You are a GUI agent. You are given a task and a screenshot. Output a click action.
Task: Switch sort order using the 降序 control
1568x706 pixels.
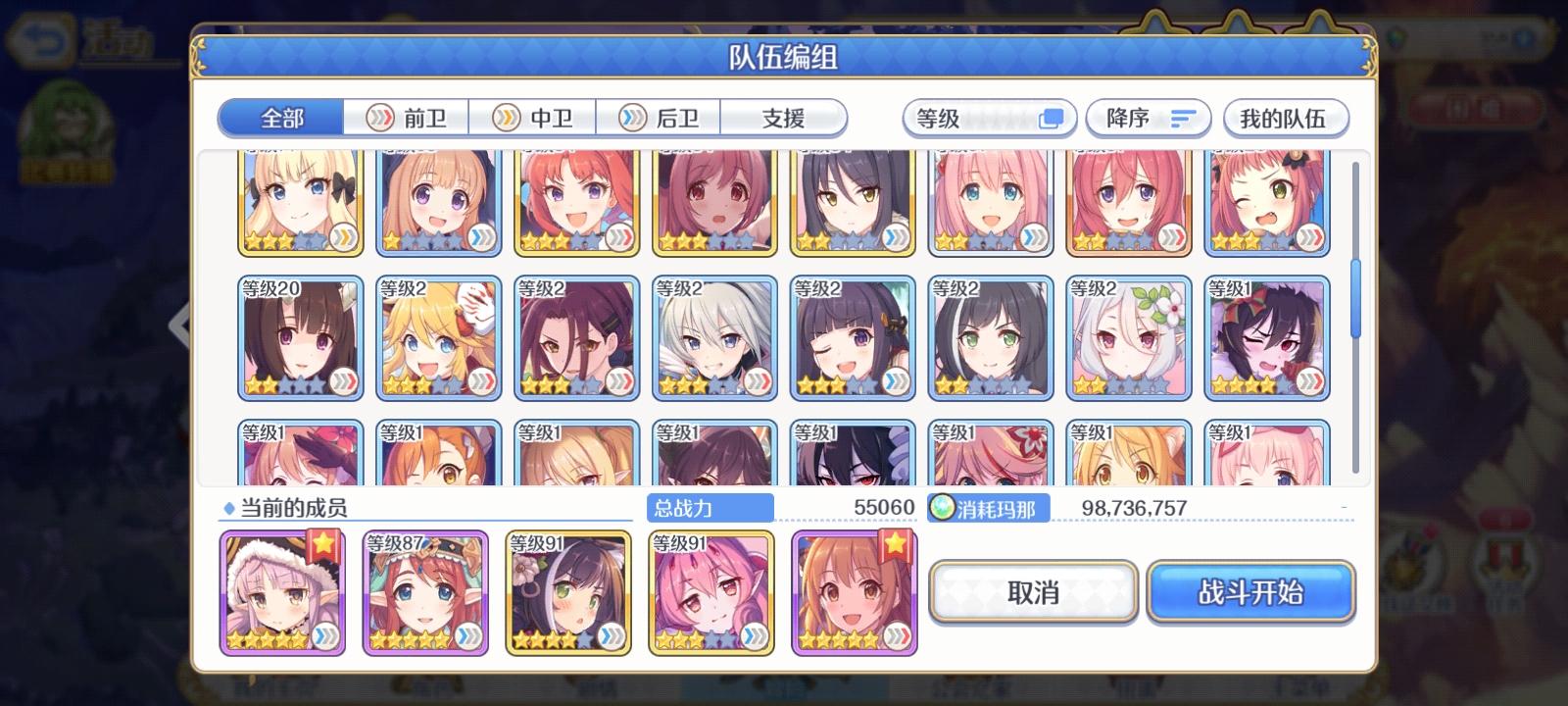click(x=1149, y=117)
